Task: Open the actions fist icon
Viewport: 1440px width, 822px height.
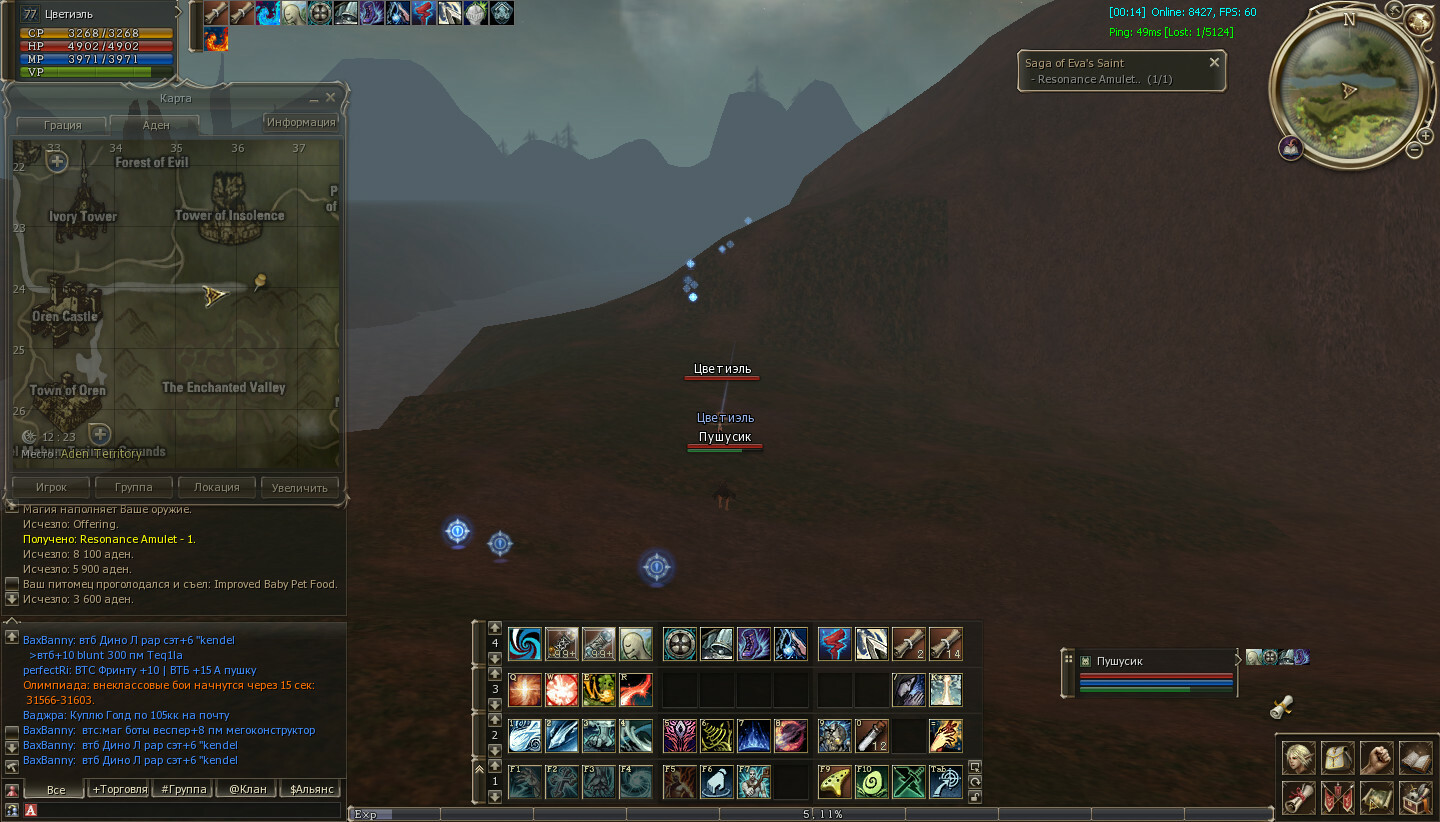Action: [x=1377, y=757]
